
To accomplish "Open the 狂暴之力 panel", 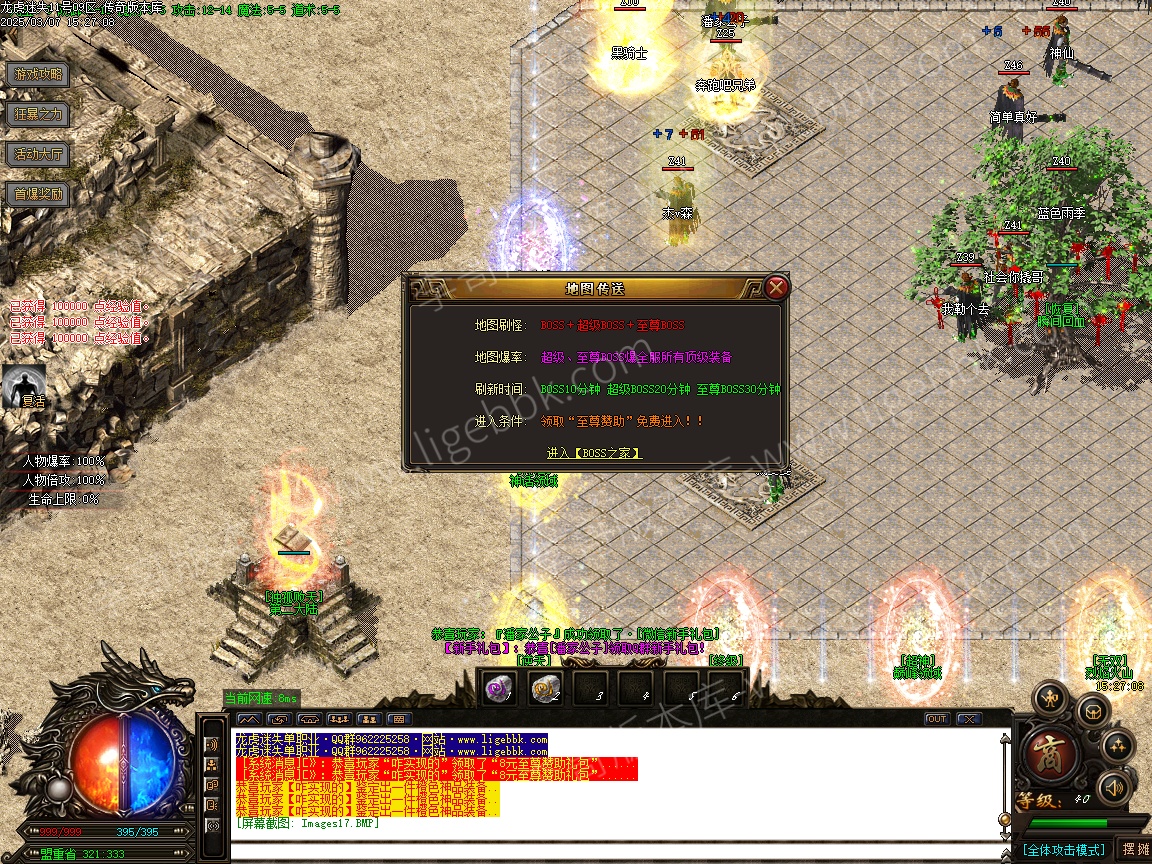I will click(x=38, y=114).
